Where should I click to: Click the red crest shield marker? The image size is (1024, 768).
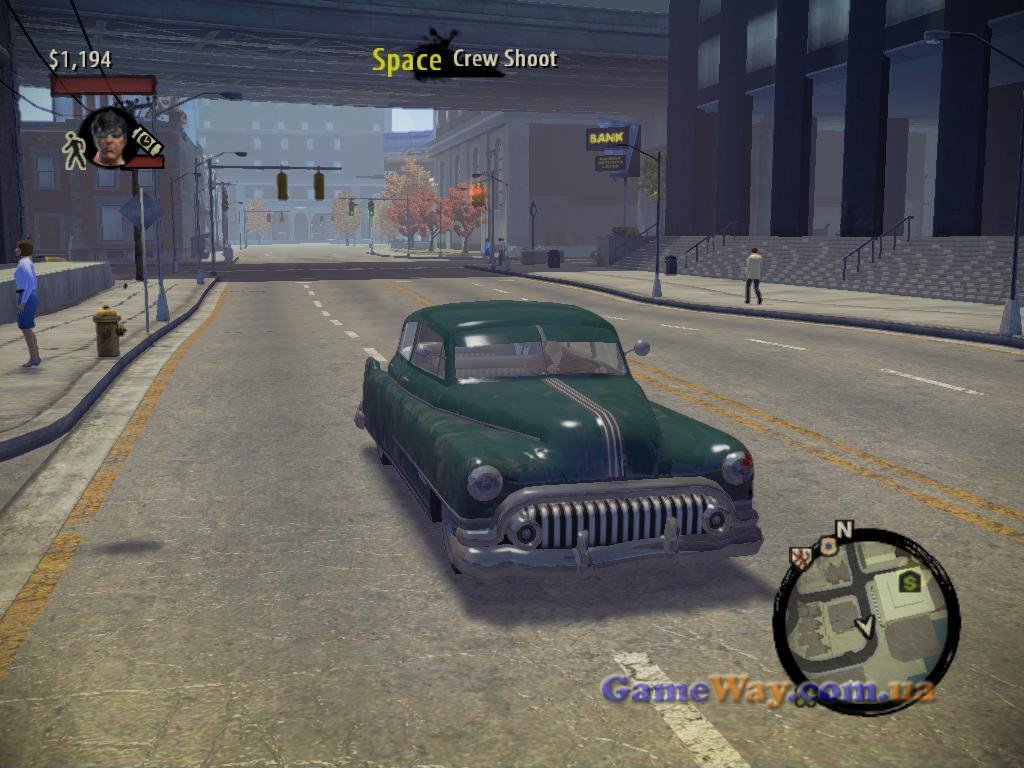(x=800, y=557)
